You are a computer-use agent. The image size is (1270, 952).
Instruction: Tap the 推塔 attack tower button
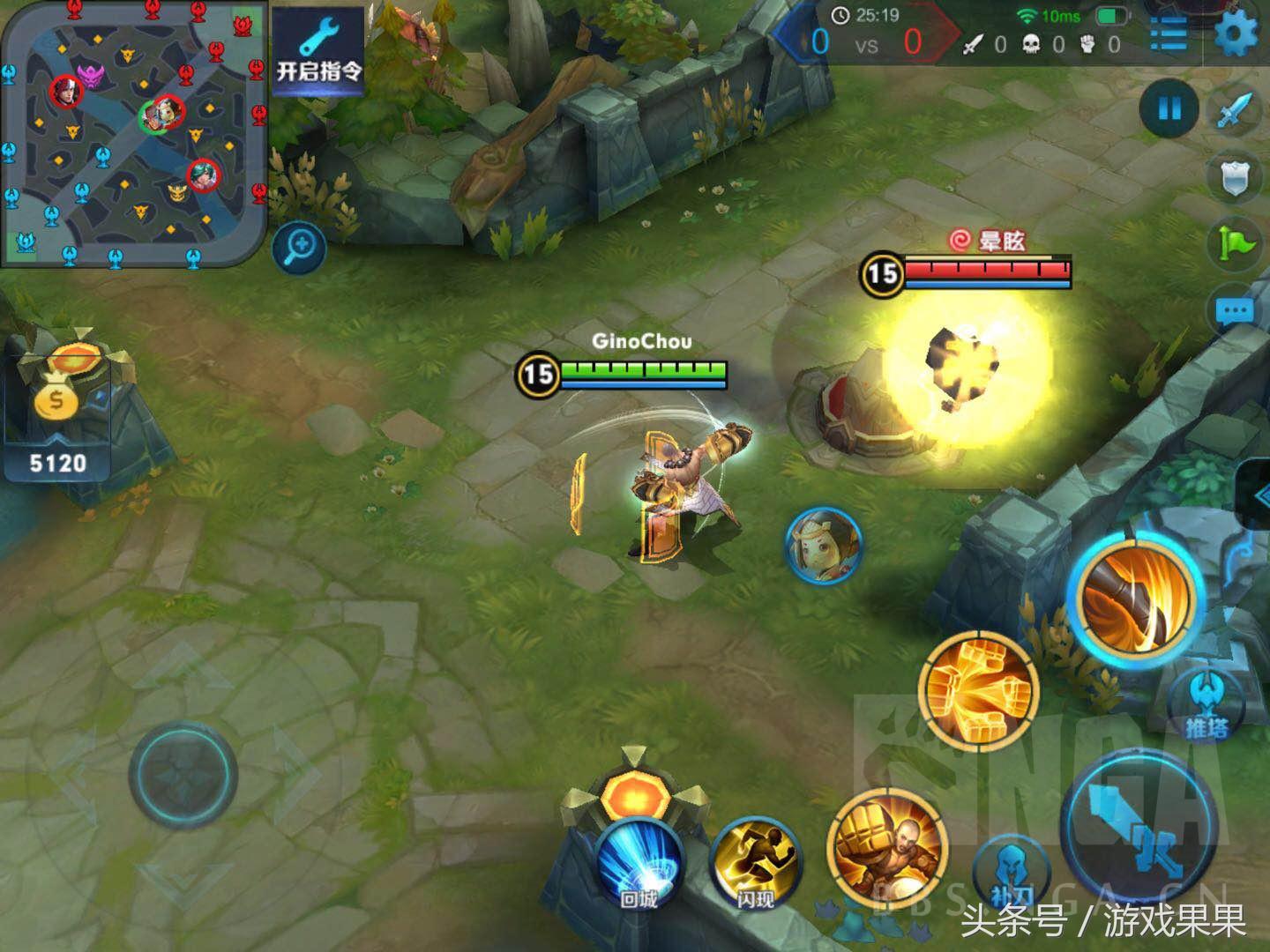pyautogui.click(x=1205, y=703)
